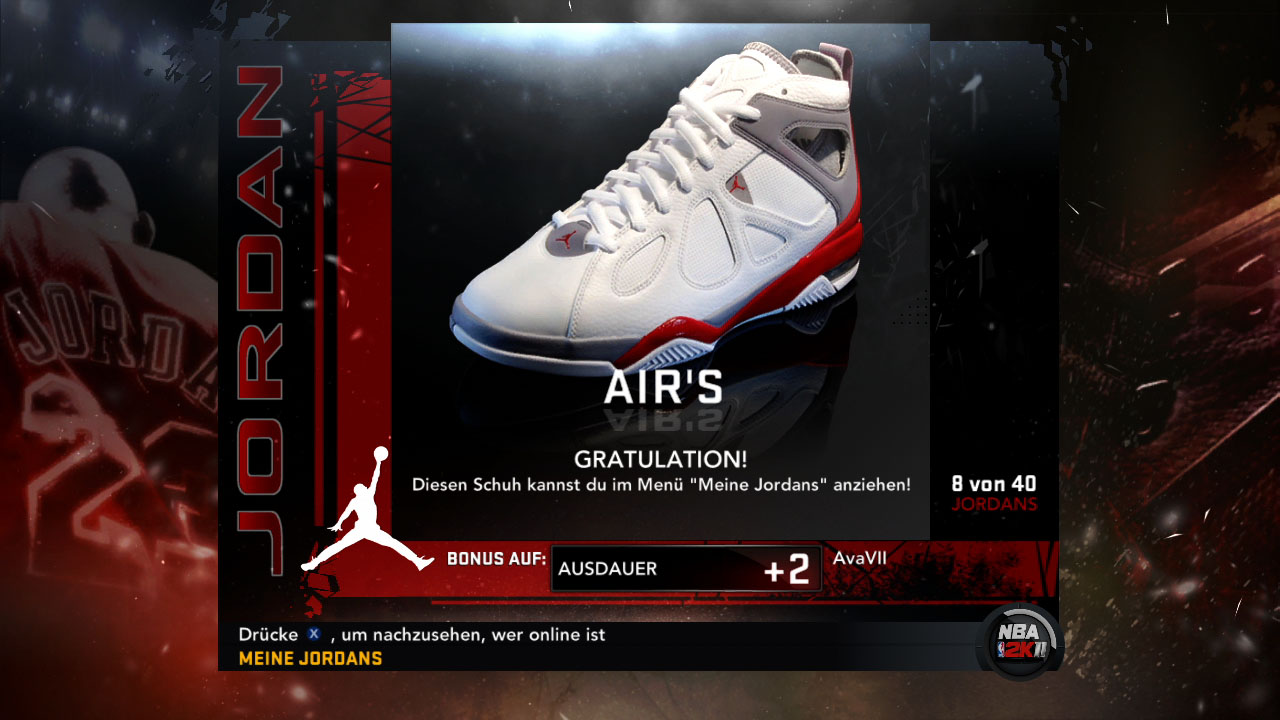The height and width of the screenshot is (720, 1280).
Task: Expand the 8 von 40 JORDANS counter
Action: (995, 490)
